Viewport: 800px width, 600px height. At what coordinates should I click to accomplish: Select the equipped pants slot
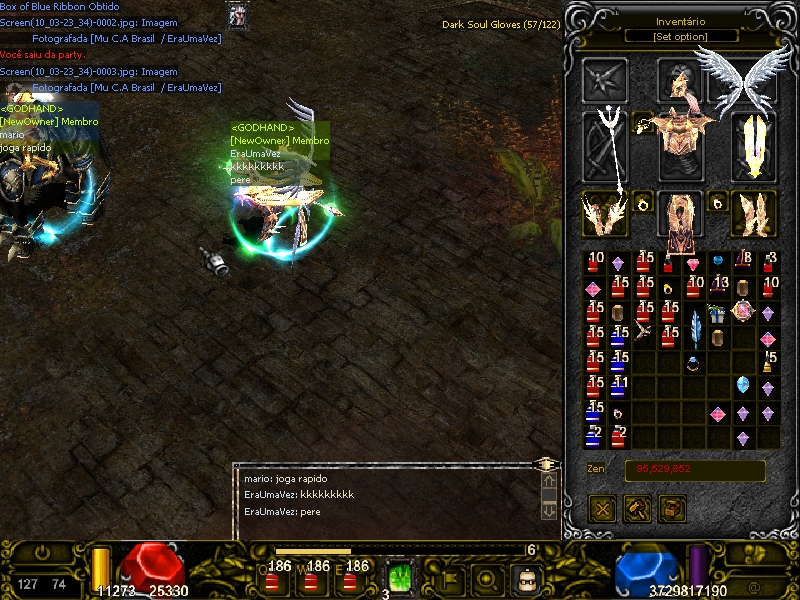pos(680,217)
